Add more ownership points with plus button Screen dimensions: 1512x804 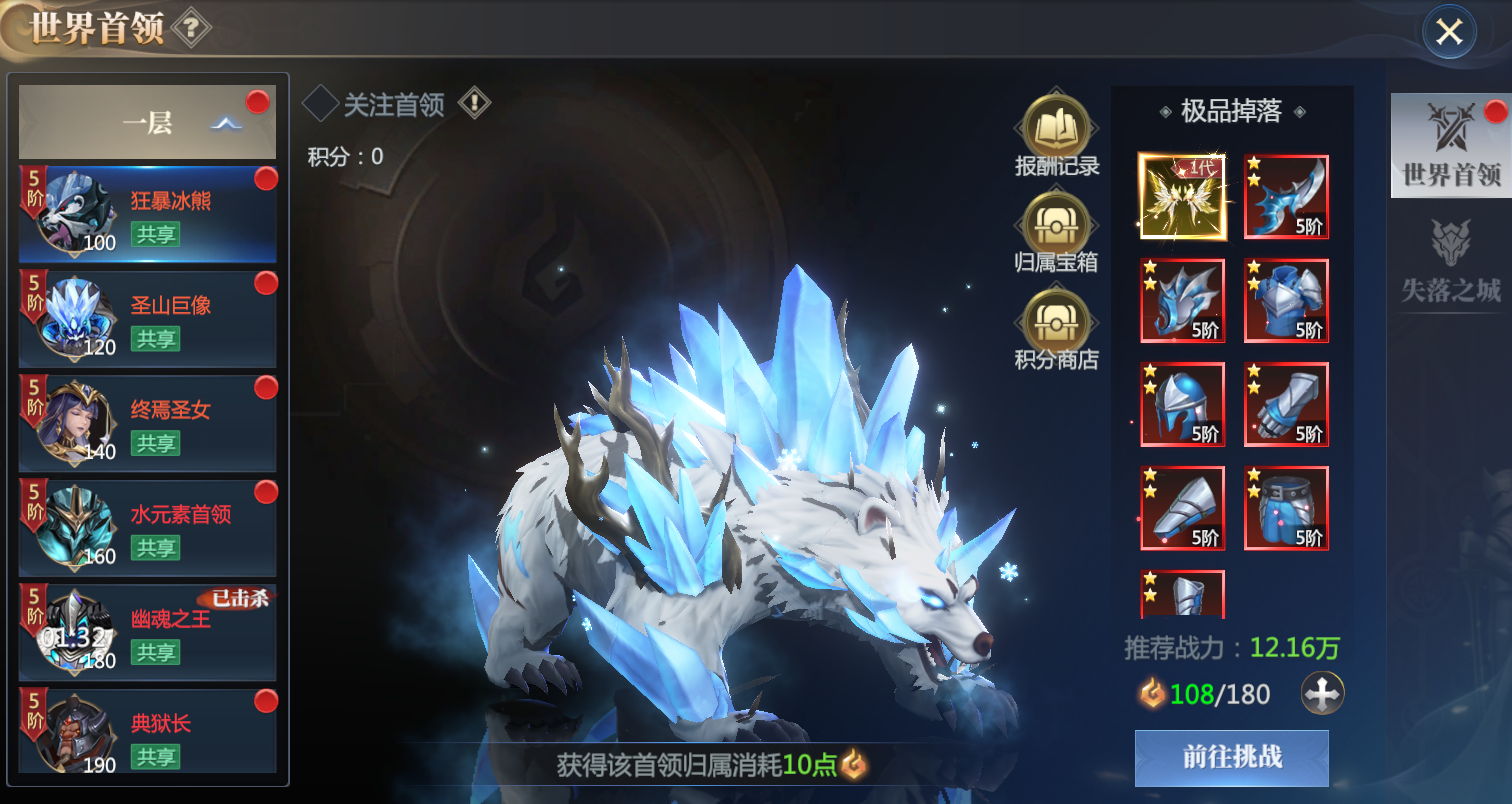point(1322,694)
